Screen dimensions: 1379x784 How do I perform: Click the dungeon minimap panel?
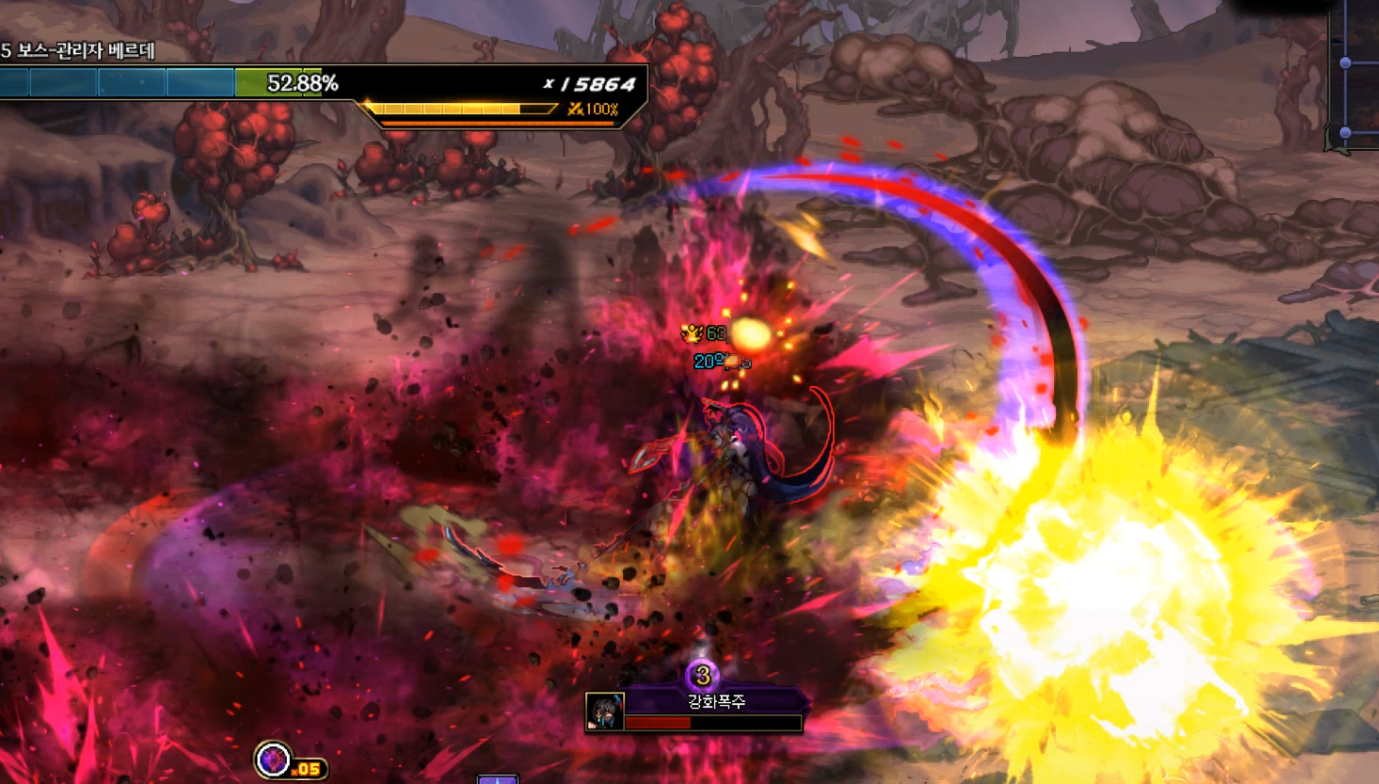[1355, 75]
